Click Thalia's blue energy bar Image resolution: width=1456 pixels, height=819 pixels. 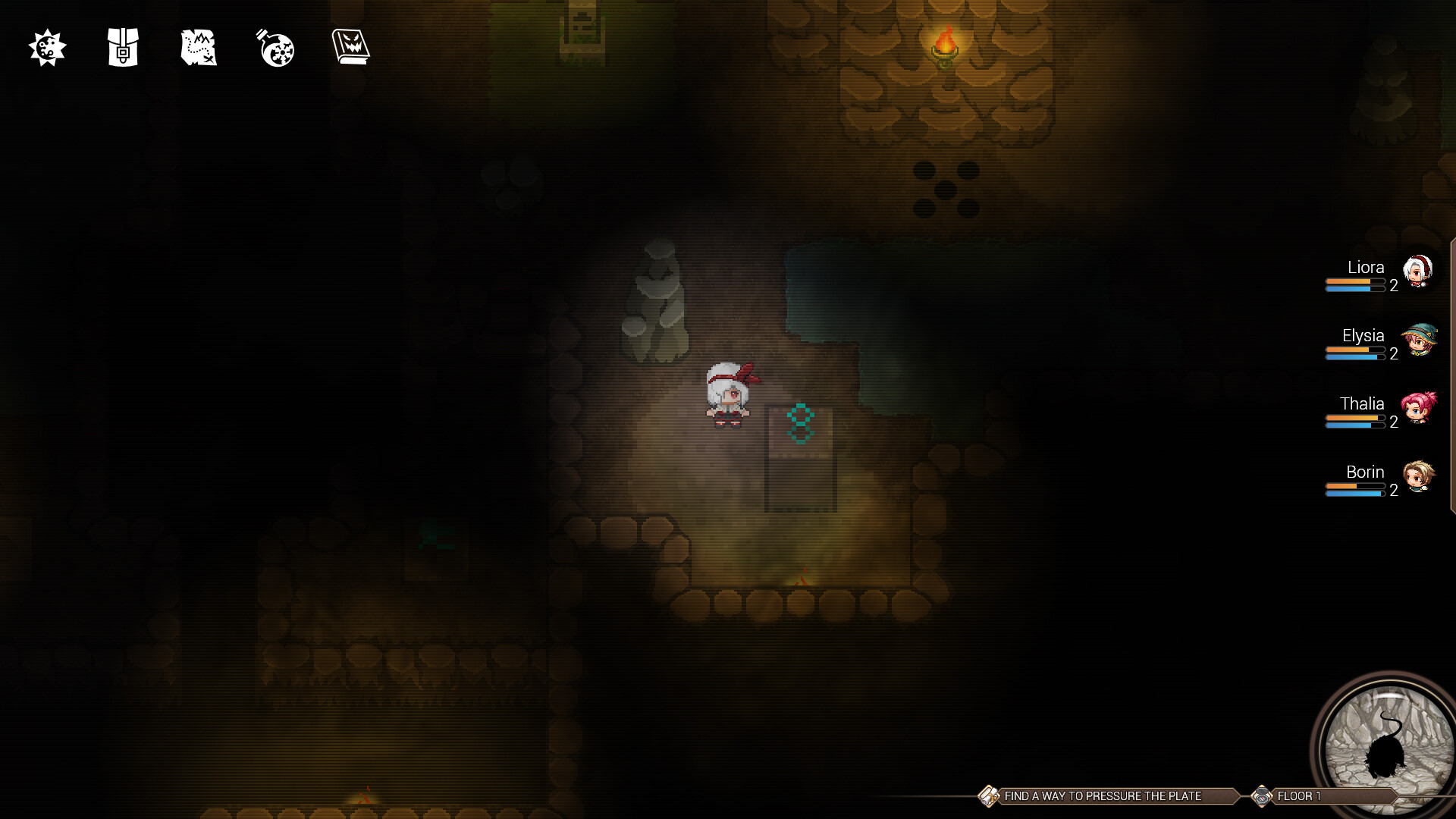coord(1356,424)
